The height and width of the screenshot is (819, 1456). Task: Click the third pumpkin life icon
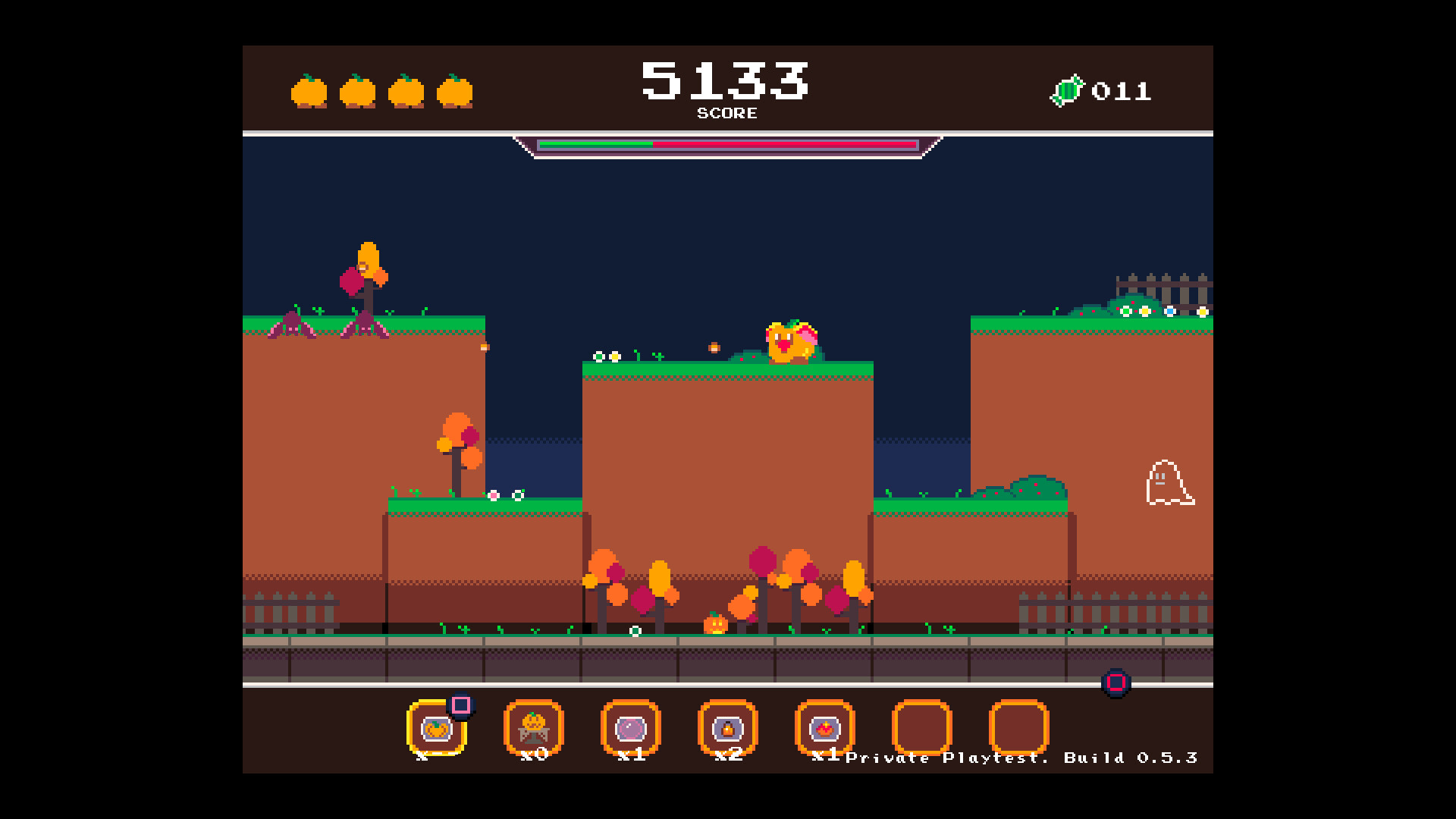pyautogui.click(x=404, y=91)
